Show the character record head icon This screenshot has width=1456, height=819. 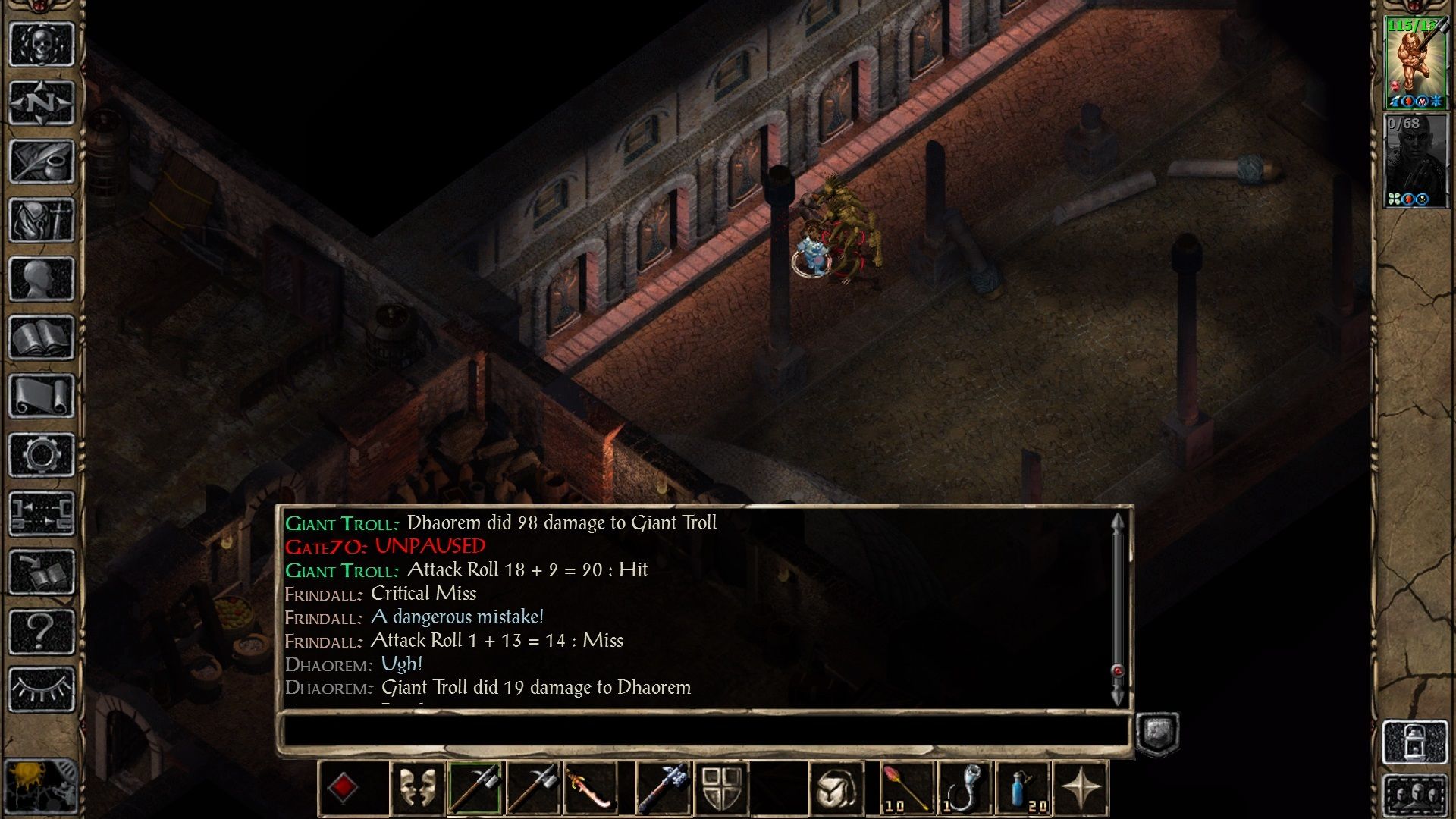coord(42,279)
